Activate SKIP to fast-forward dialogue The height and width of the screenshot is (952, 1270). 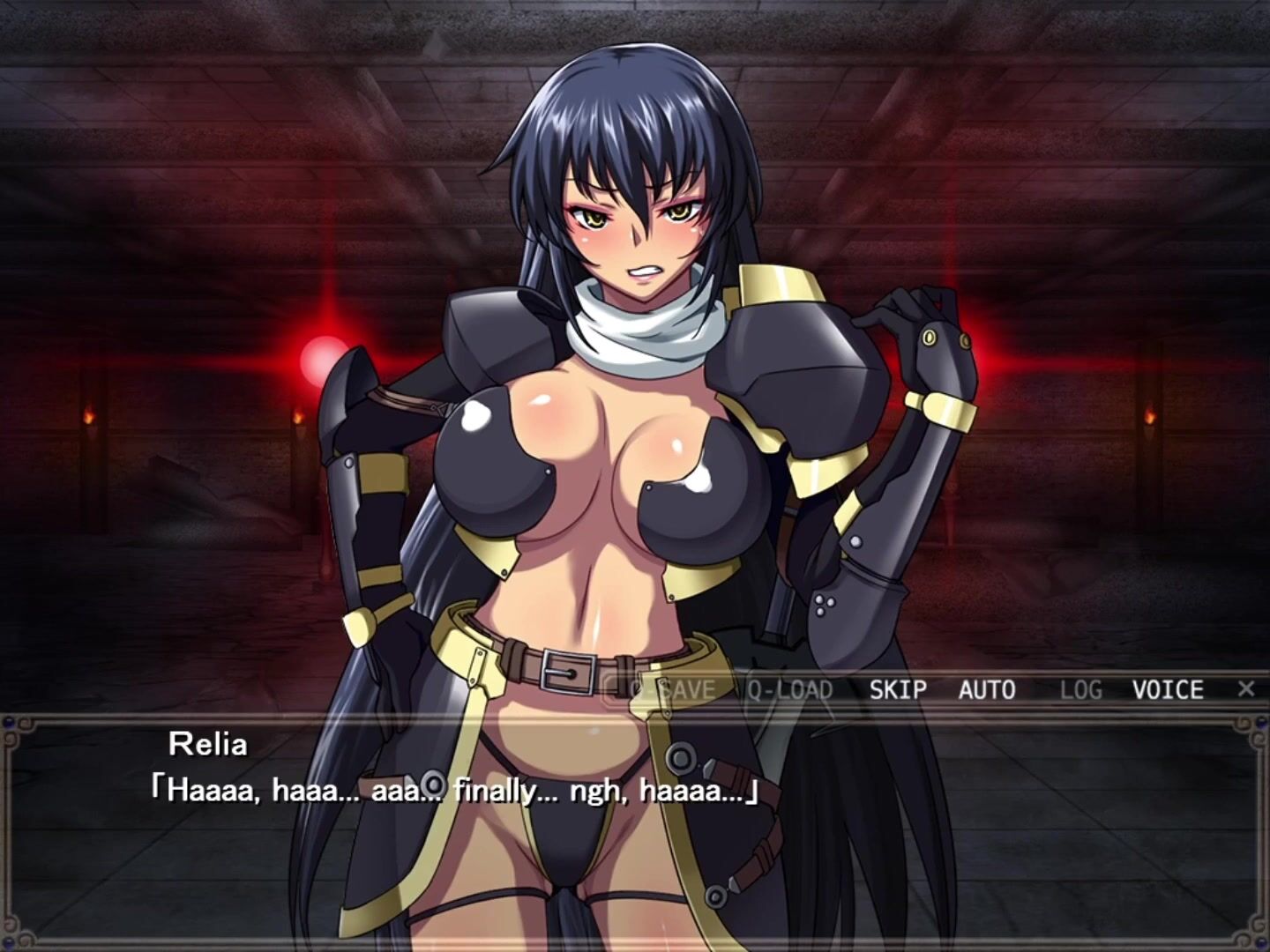pos(898,689)
